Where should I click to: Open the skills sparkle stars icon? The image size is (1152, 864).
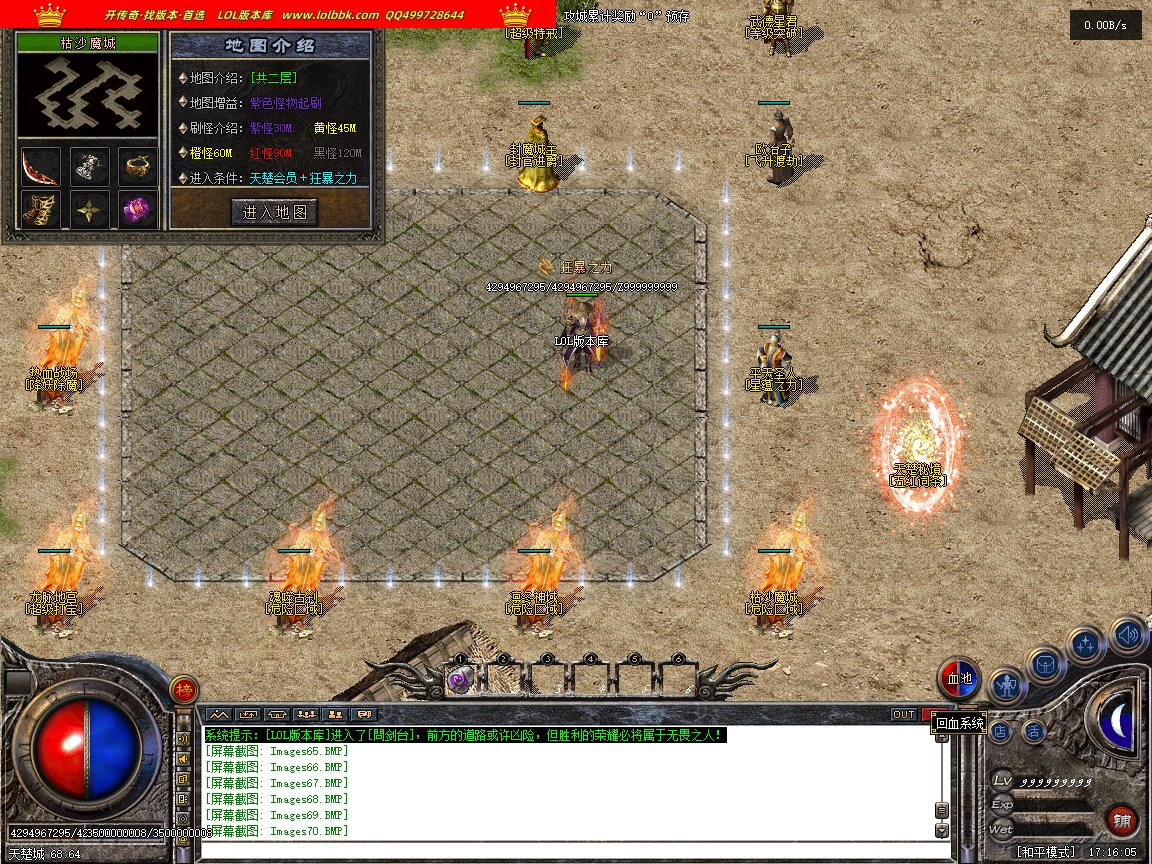point(1086,645)
